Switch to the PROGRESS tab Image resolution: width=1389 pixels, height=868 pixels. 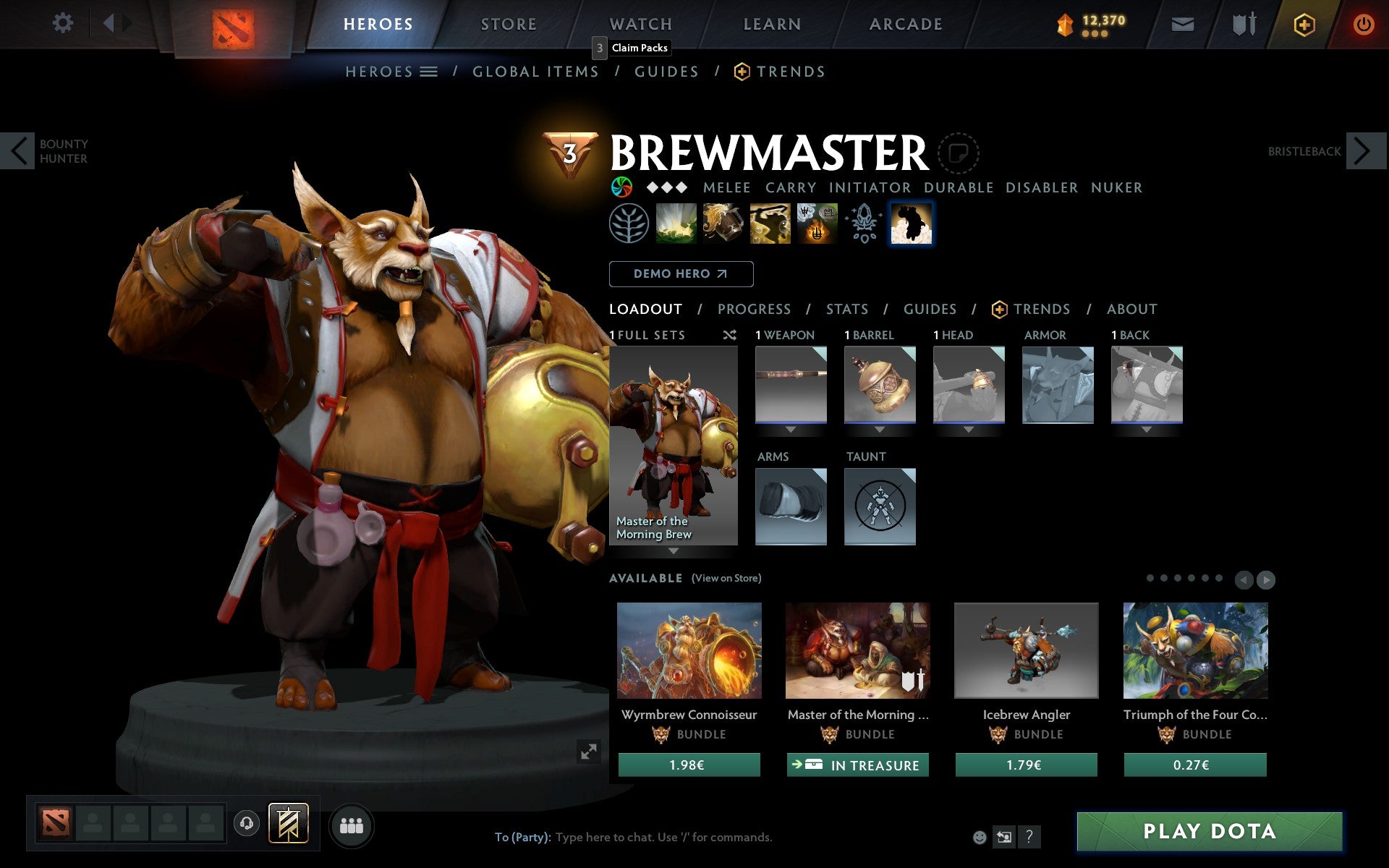pyautogui.click(x=754, y=309)
